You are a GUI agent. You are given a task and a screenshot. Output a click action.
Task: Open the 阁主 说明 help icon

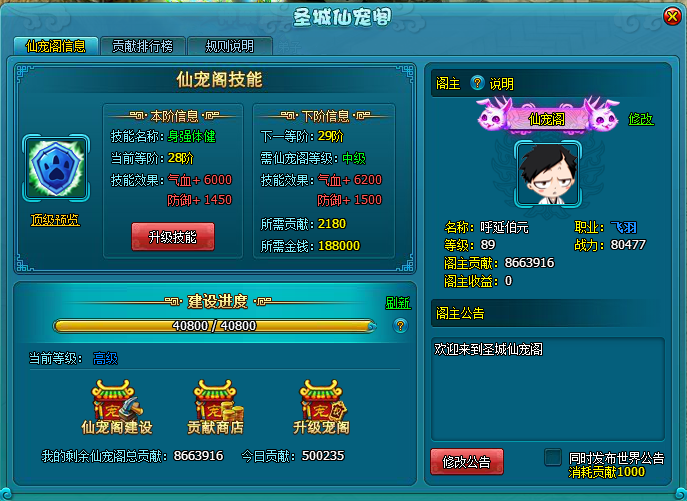click(477, 83)
